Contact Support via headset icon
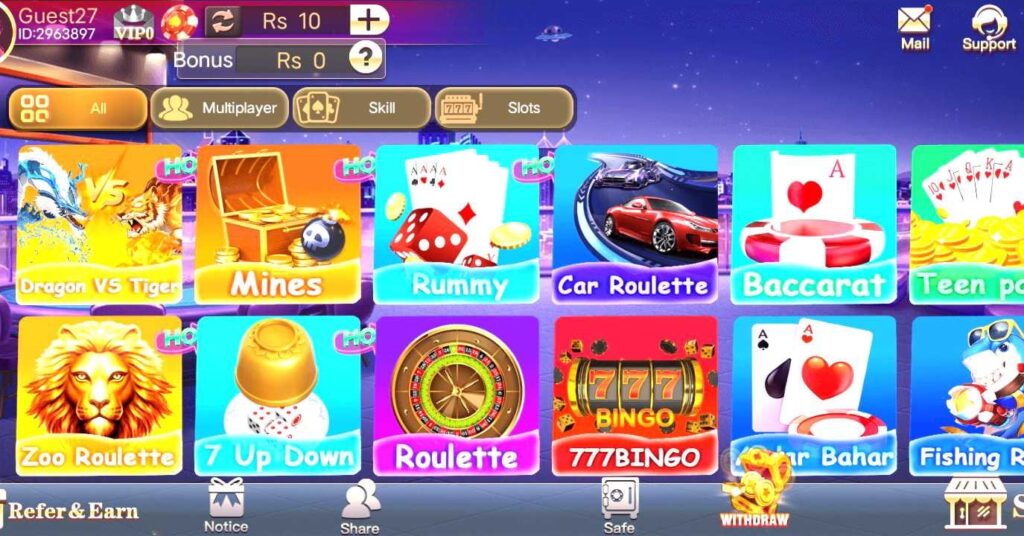This screenshot has height=536, width=1024. coord(988,26)
